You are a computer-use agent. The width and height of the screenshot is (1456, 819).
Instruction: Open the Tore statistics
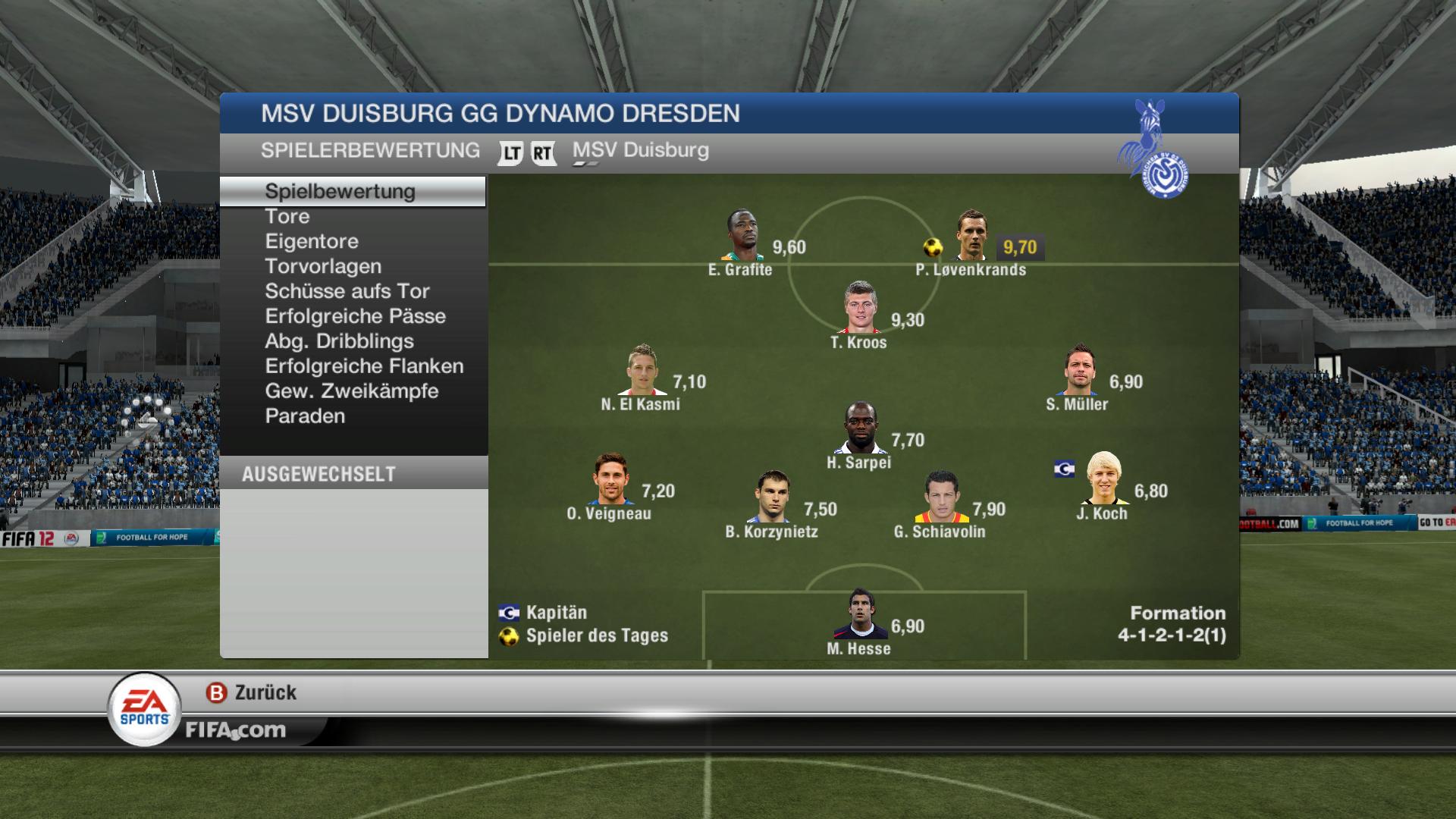click(x=287, y=217)
